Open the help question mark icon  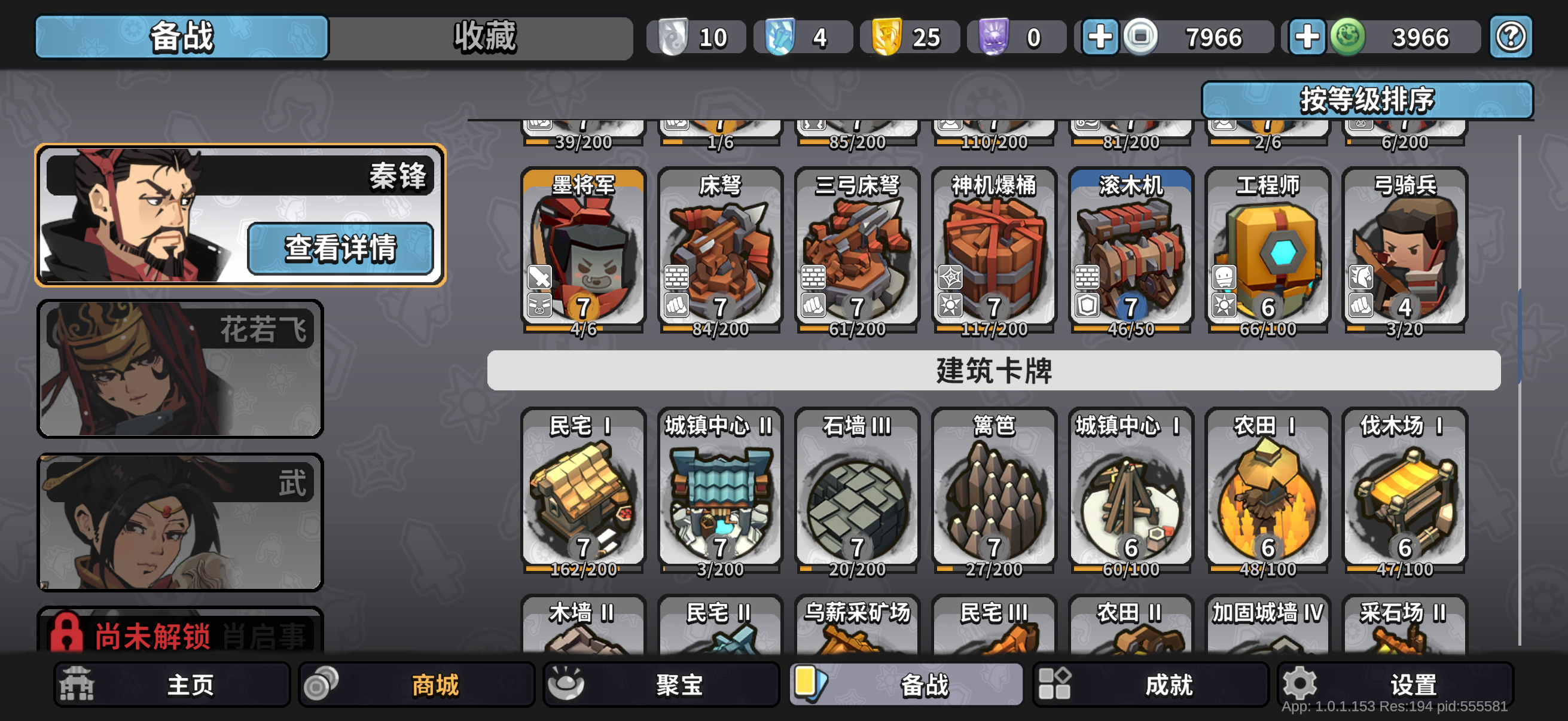coord(1511,37)
